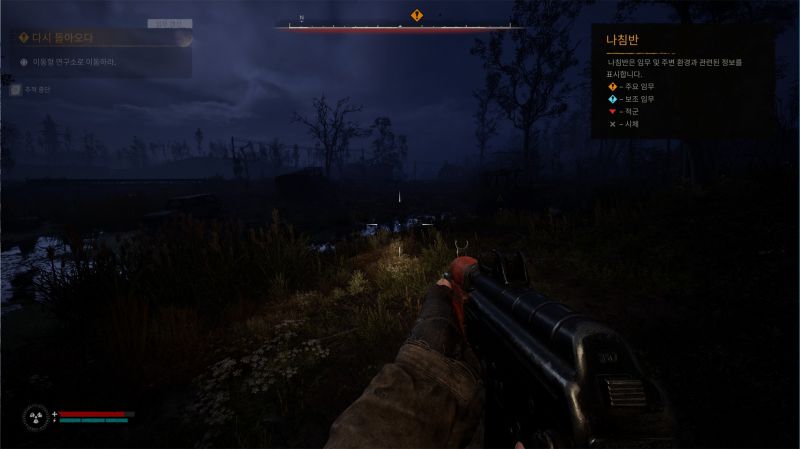Click the orange main mission marker on the compass
800x449 pixels.
(417, 15)
